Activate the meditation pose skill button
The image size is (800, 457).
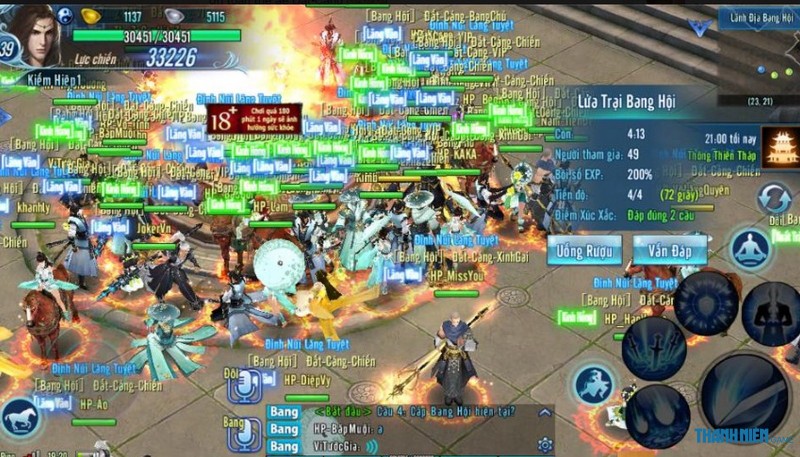coord(750,247)
